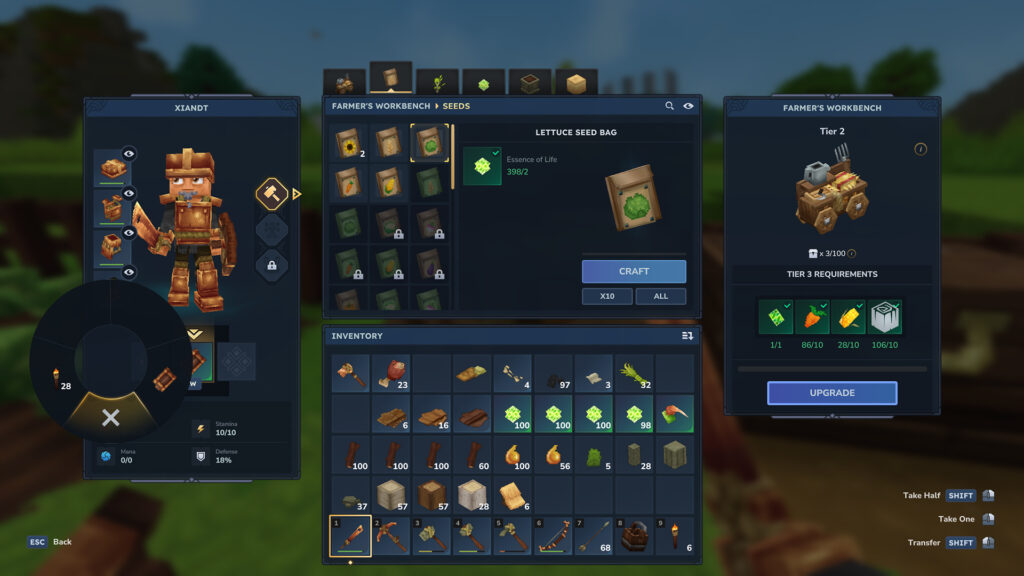Toggle the recipe visibility eye icon
Viewport: 1024px width, 576px height.
tap(689, 106)
